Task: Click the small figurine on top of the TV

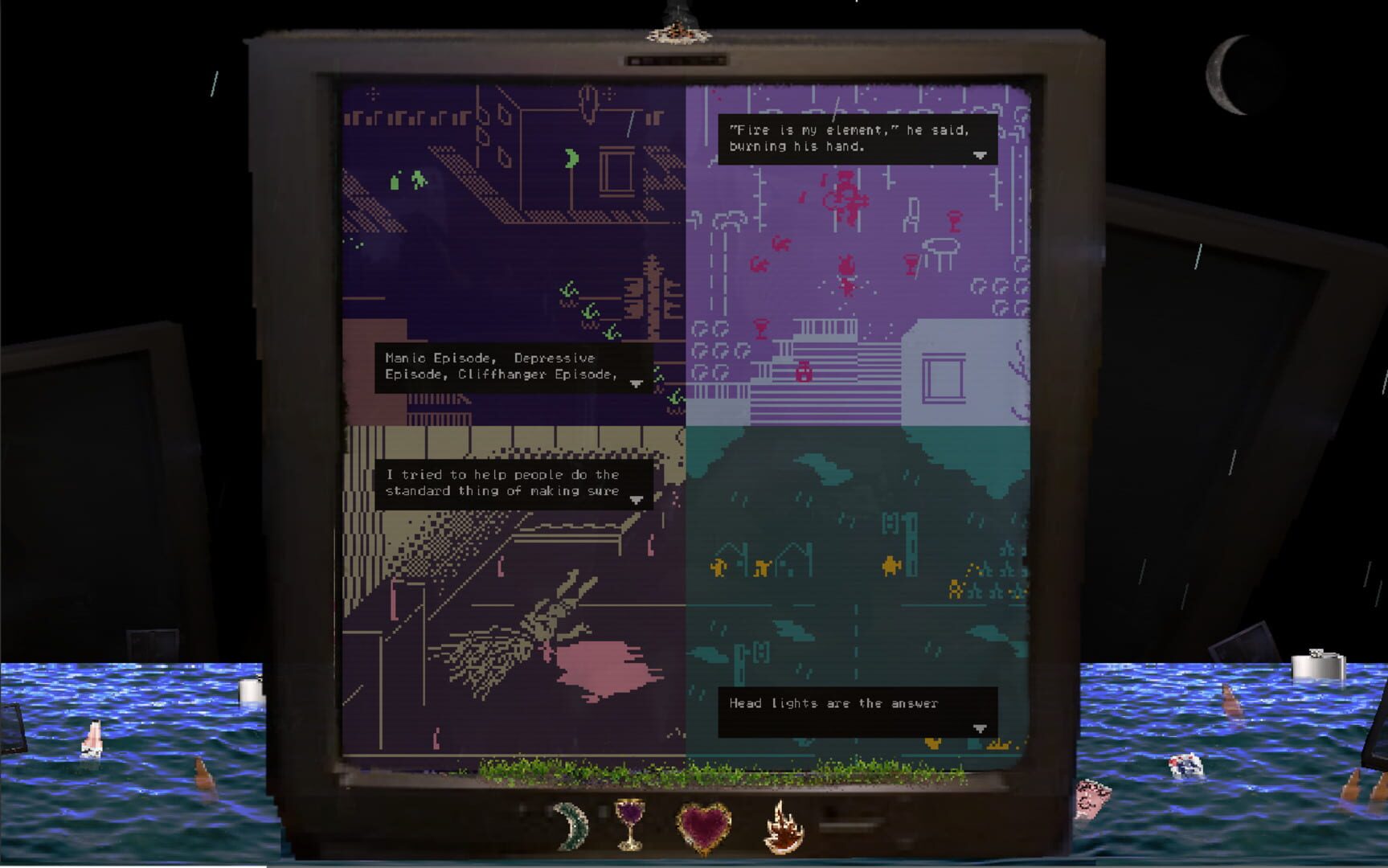Action: click(679, 31)
